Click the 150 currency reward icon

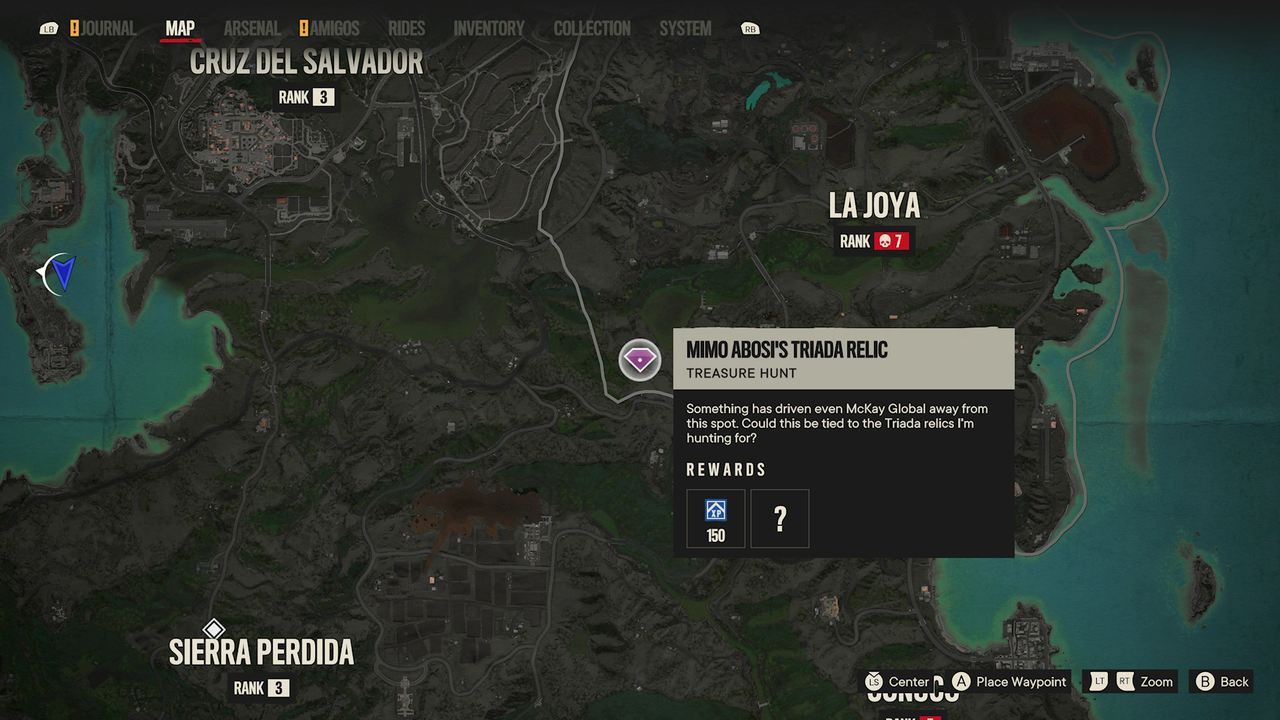(x=715, y=518)
